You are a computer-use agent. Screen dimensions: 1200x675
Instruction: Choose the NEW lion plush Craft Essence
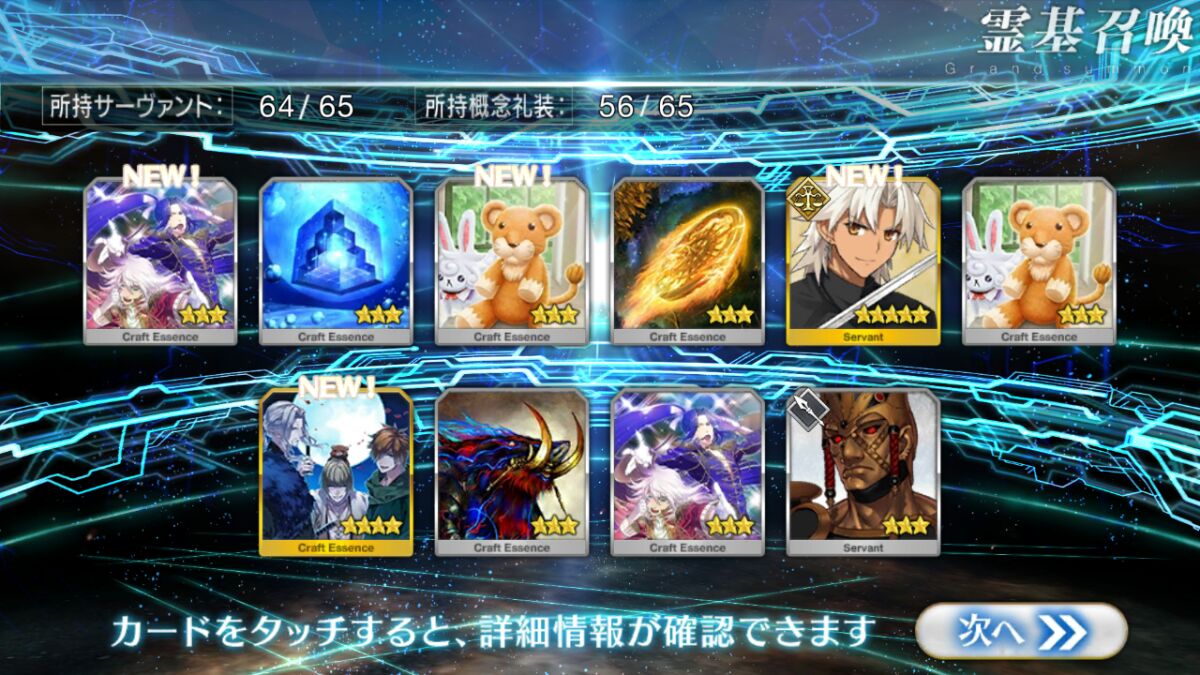click(512, 262)
